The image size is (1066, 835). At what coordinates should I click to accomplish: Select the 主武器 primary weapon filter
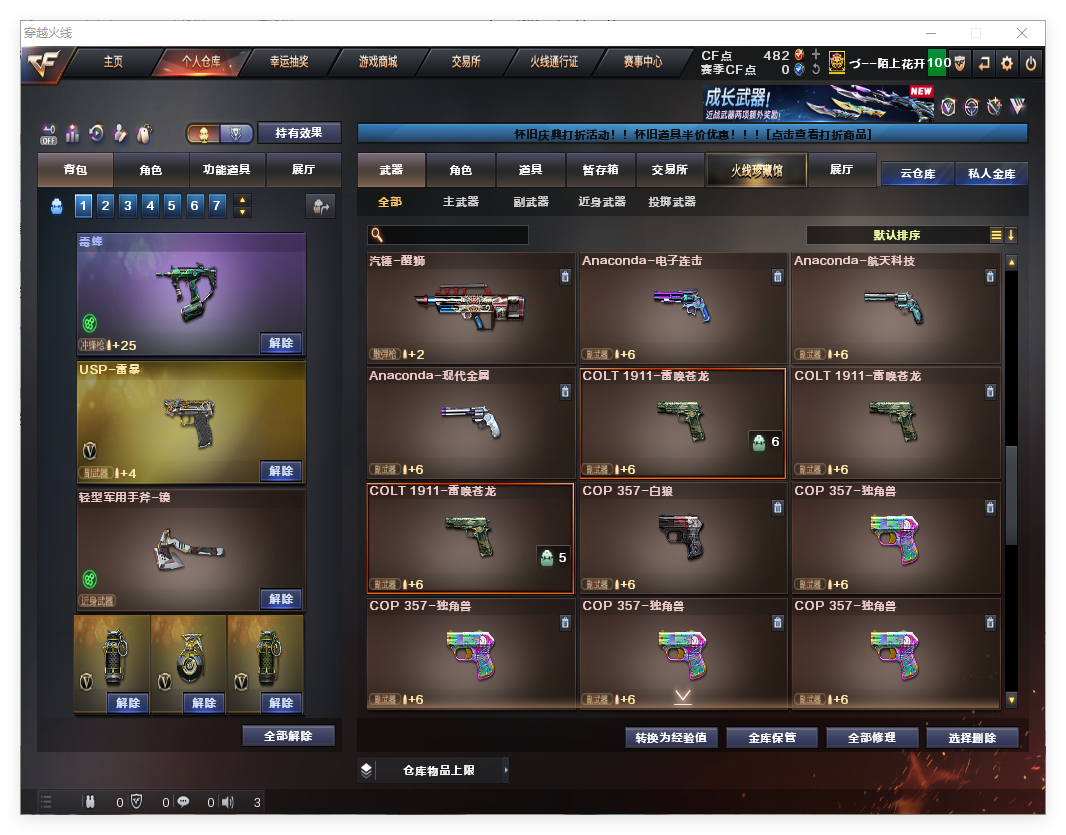[x=461, y=202]
